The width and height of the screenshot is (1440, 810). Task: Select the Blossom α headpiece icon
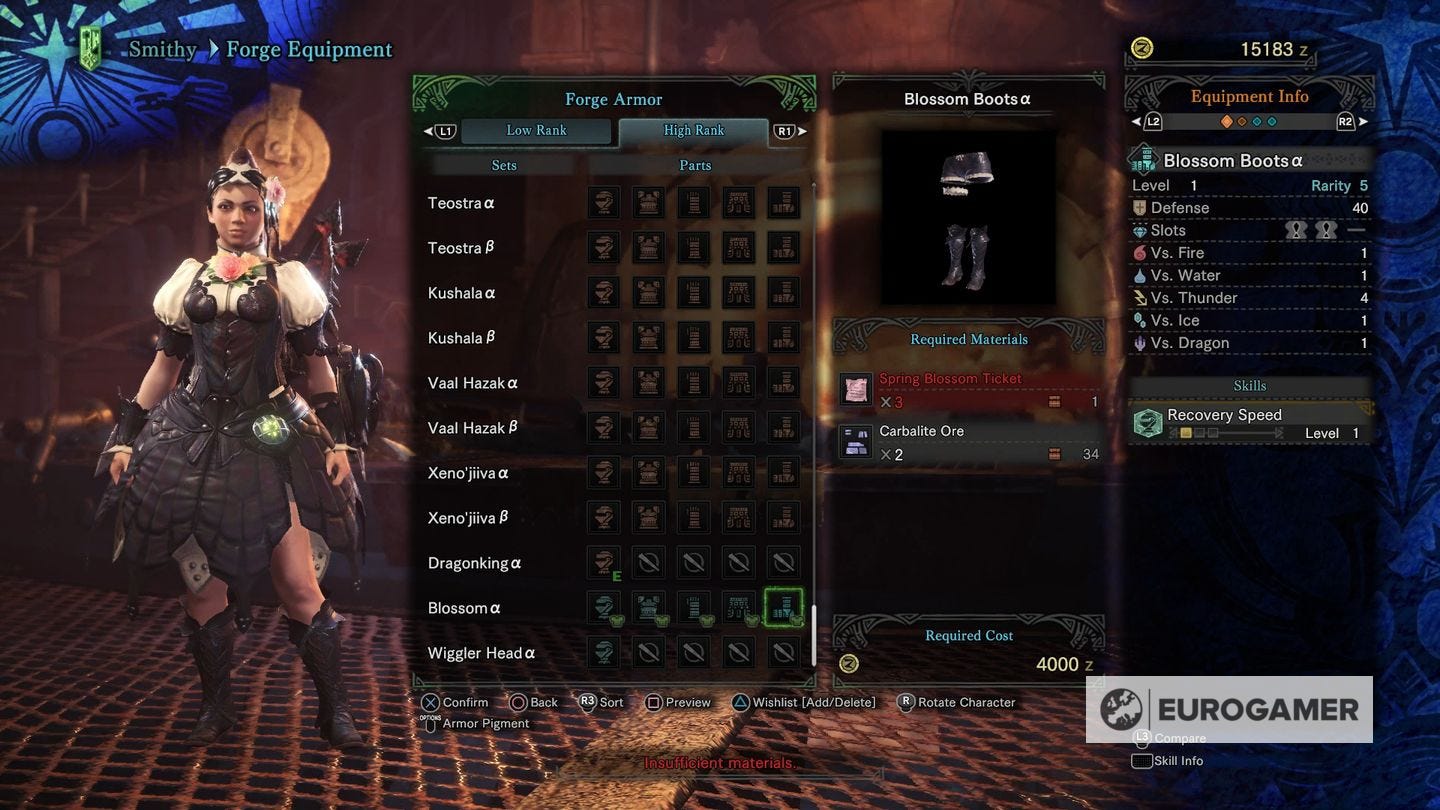pos(604,608)
